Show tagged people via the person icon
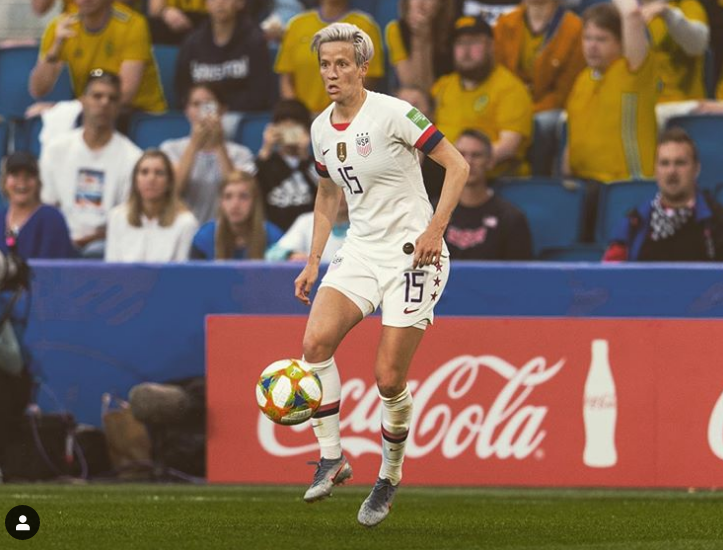Screen dimensions: 723x550 pos(22,522)
